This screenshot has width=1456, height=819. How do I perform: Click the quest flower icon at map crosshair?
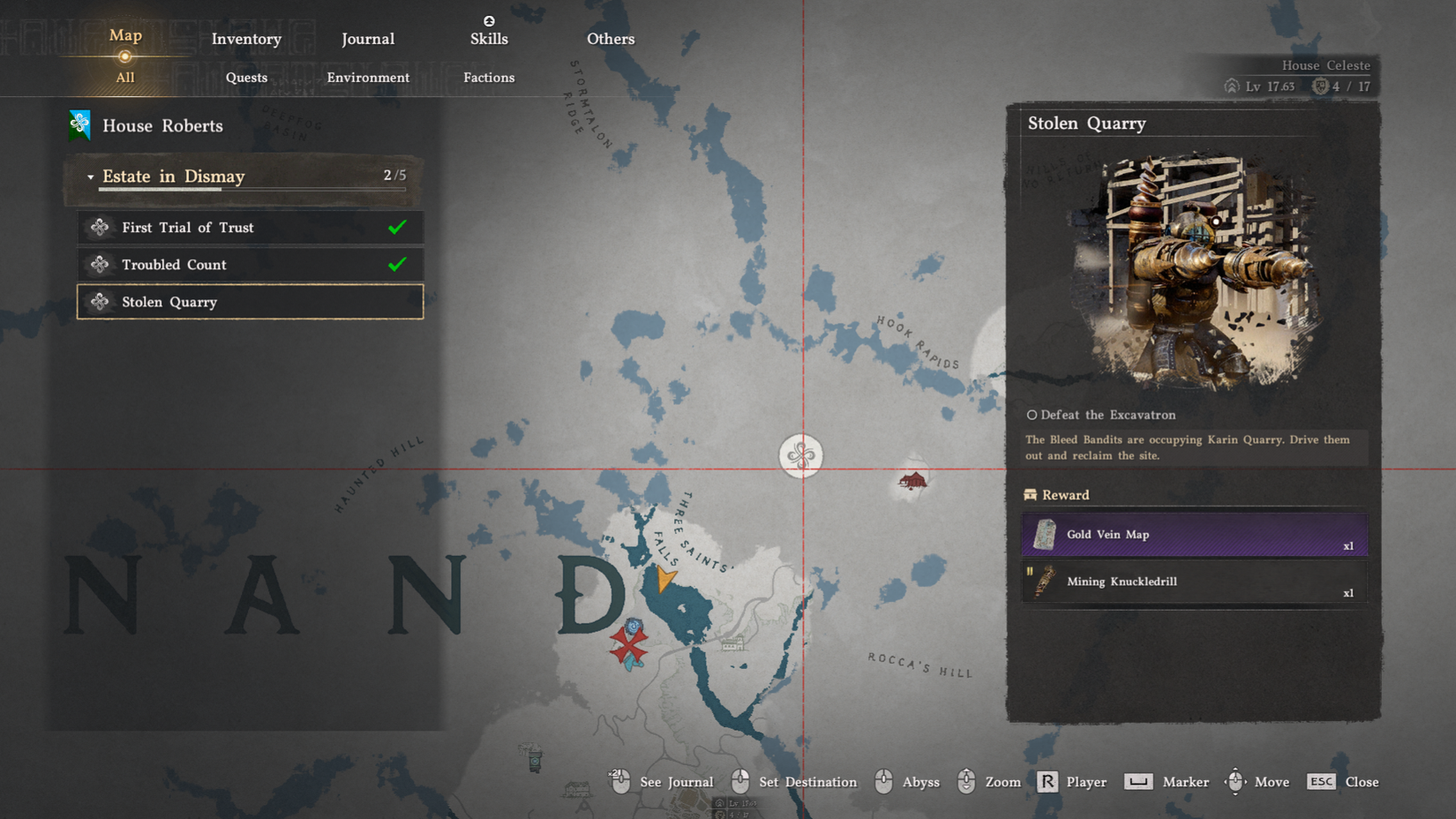point(801,455)
